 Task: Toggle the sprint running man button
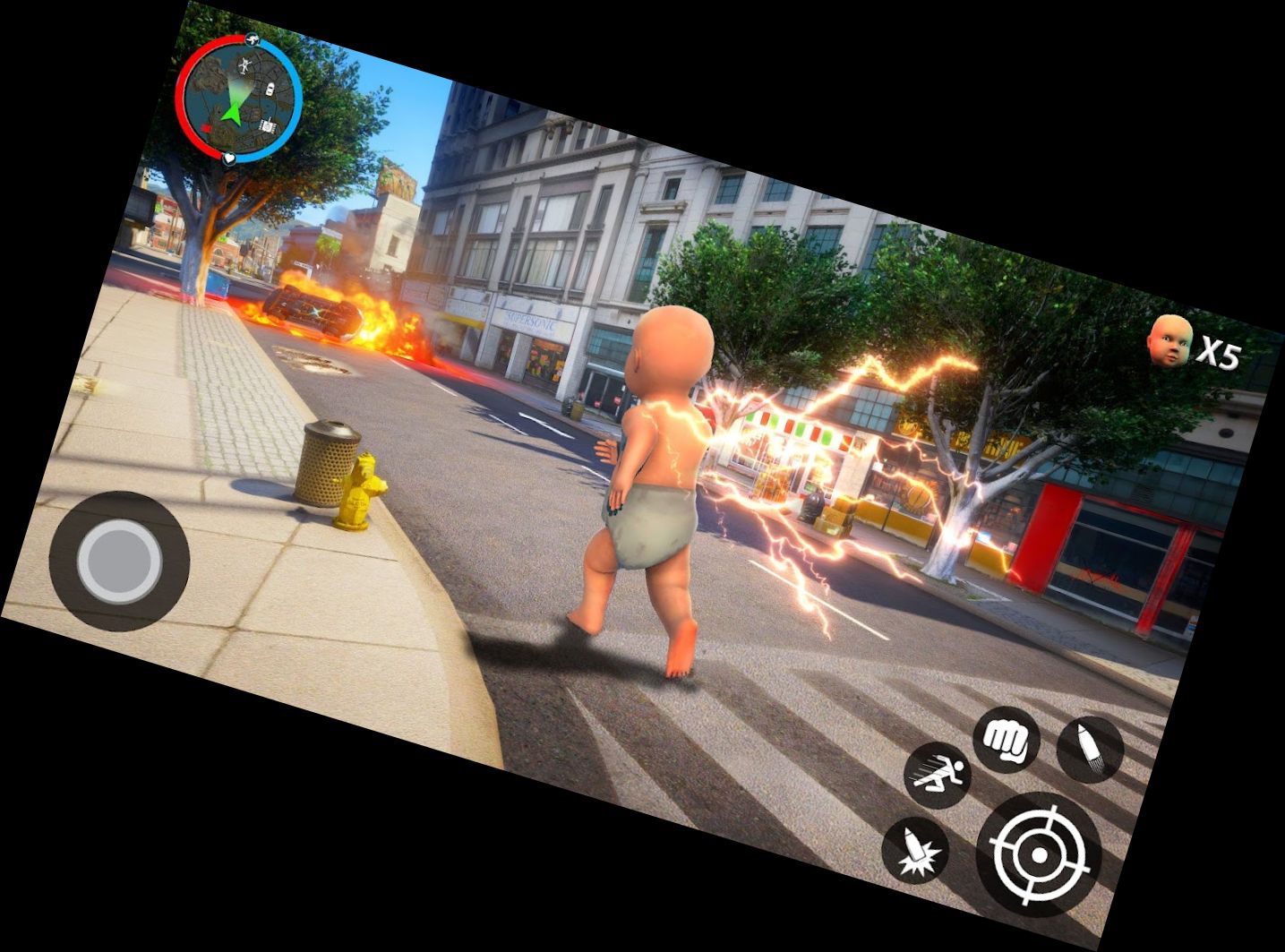(x=938, y=776)
